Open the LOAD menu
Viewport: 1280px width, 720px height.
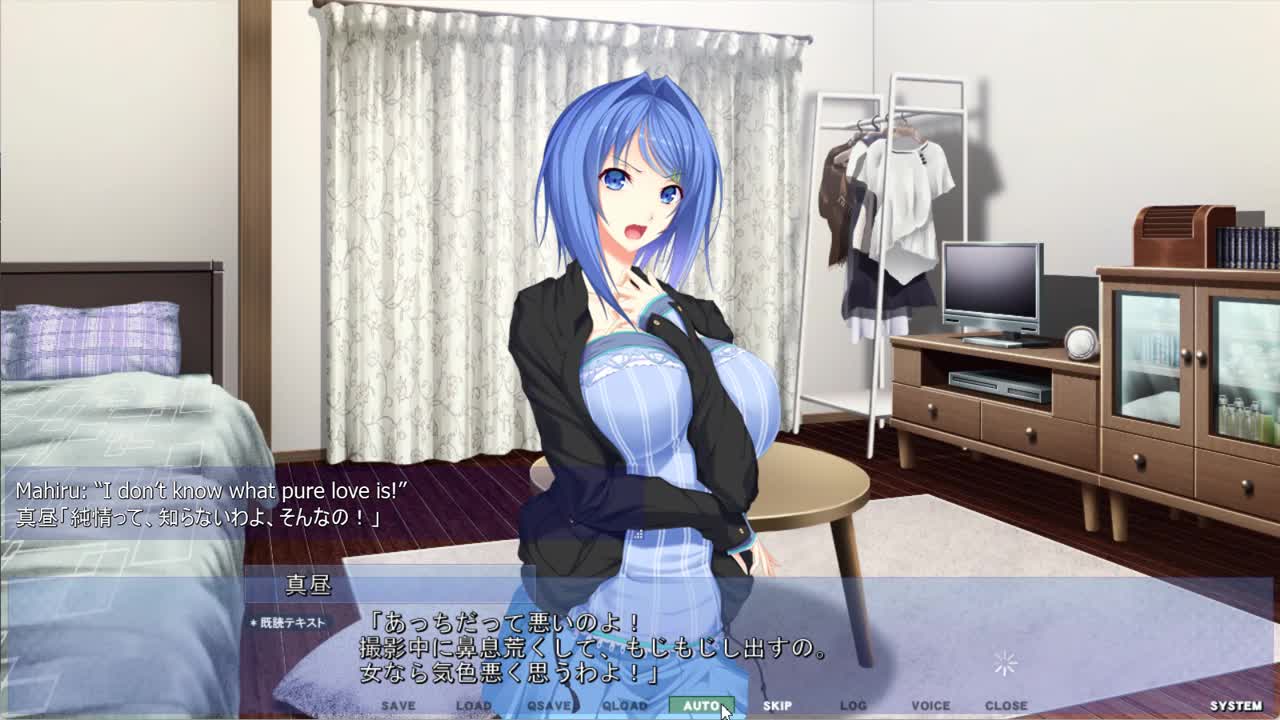pos(473,706)
